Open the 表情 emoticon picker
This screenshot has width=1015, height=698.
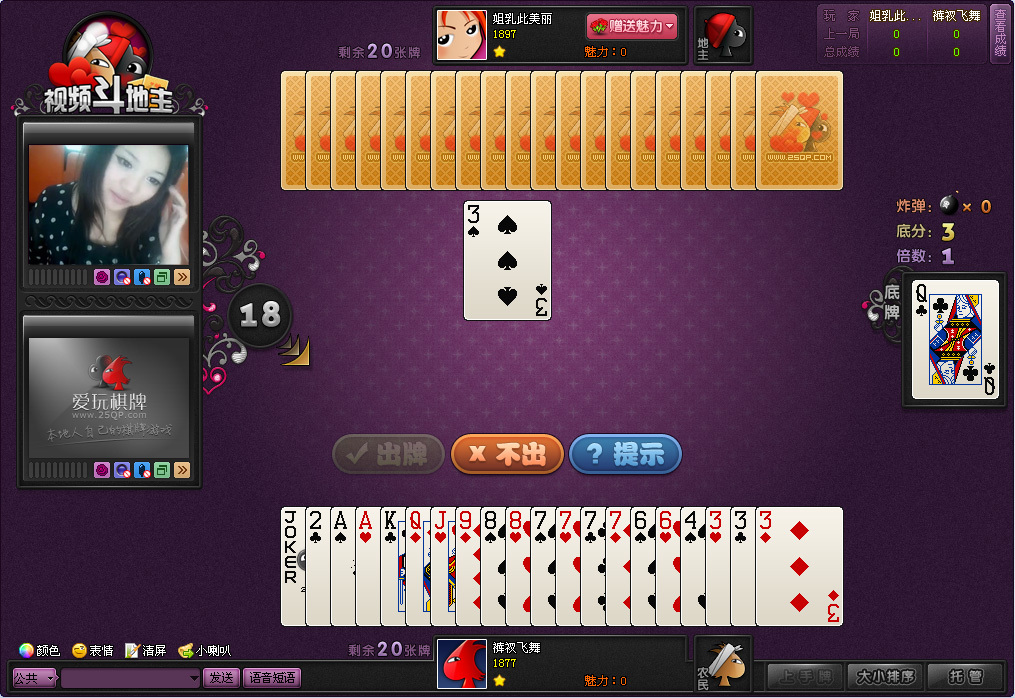93,650
